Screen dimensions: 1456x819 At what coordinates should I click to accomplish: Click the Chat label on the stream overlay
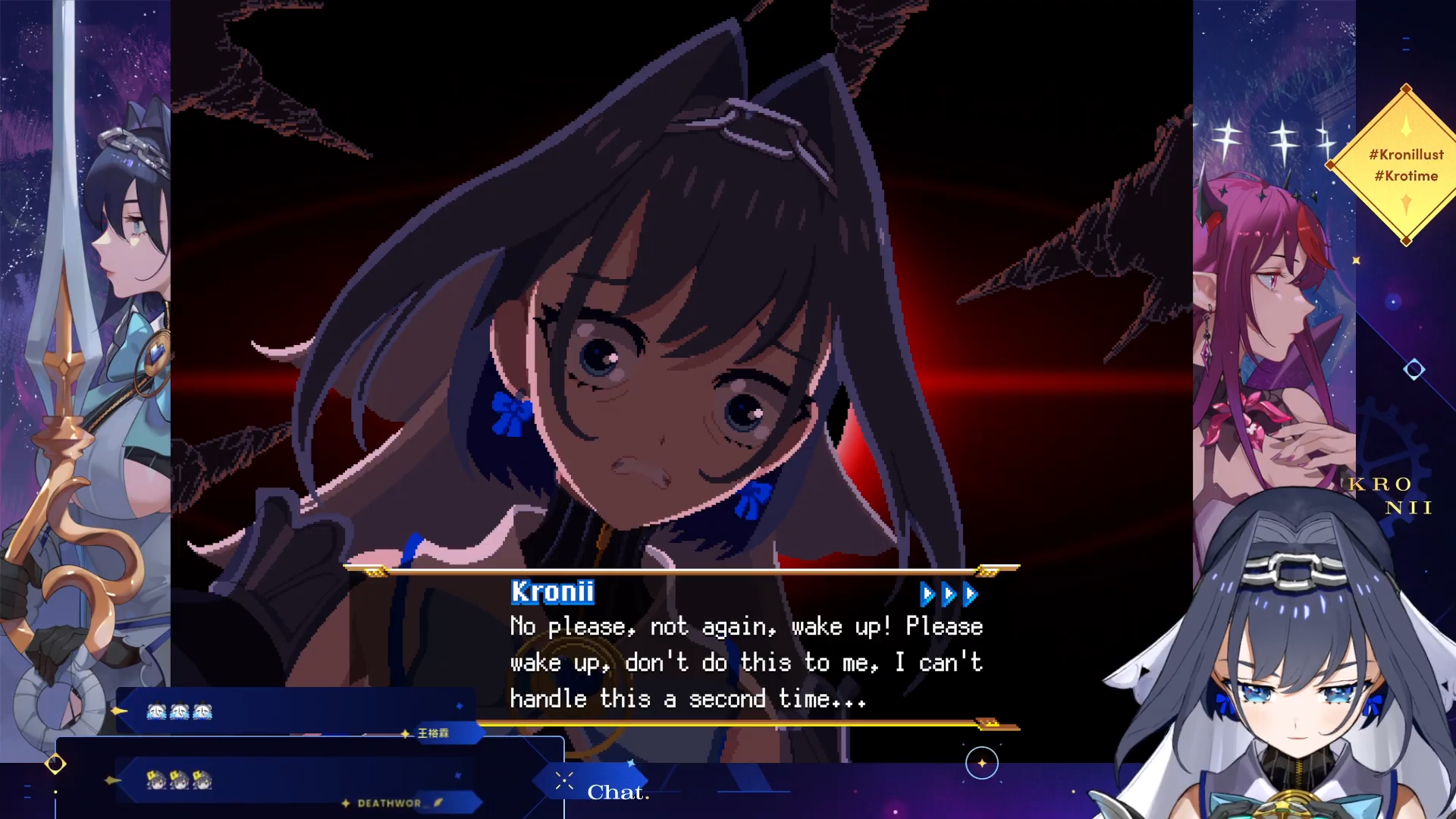617,792
